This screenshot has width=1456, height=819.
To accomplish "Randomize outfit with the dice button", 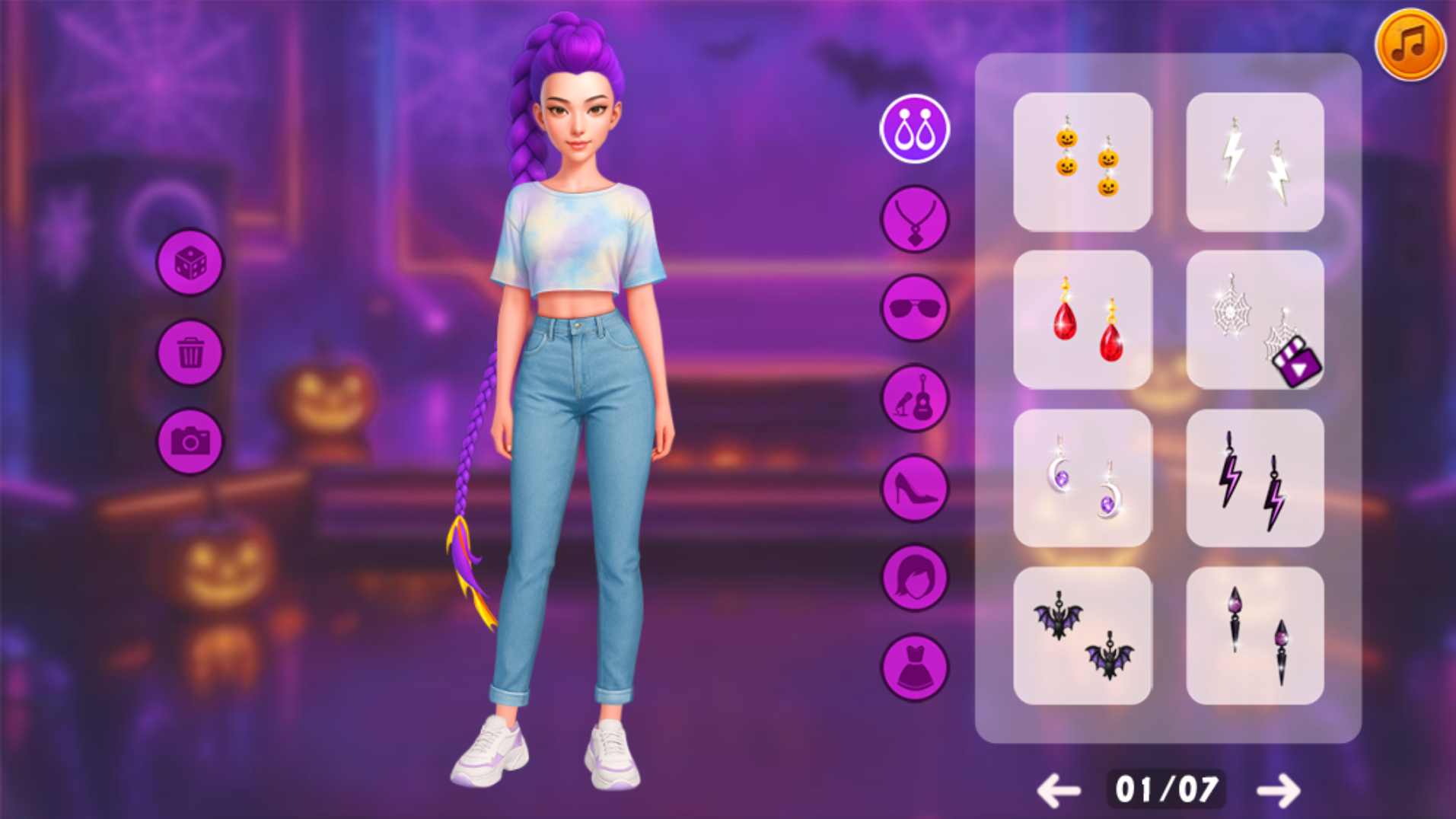I will point(190,263).
